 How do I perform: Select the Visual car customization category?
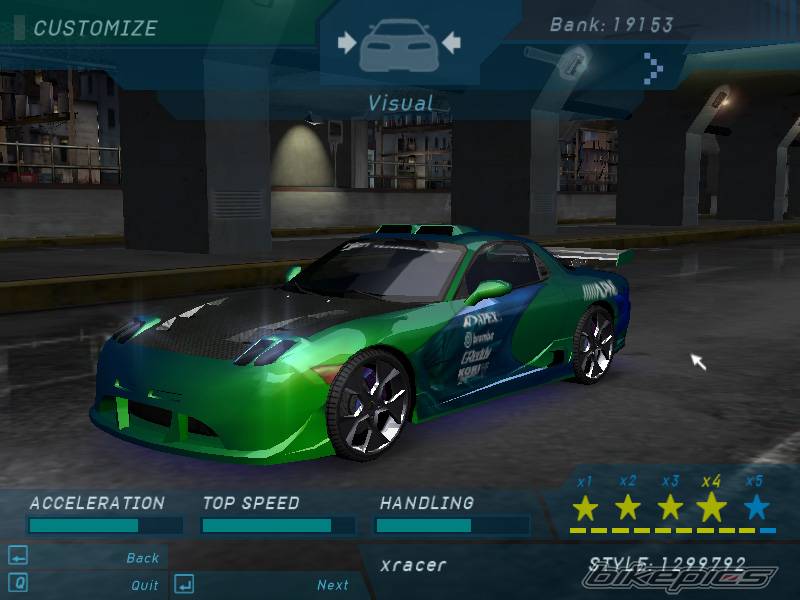coord(399,44)
